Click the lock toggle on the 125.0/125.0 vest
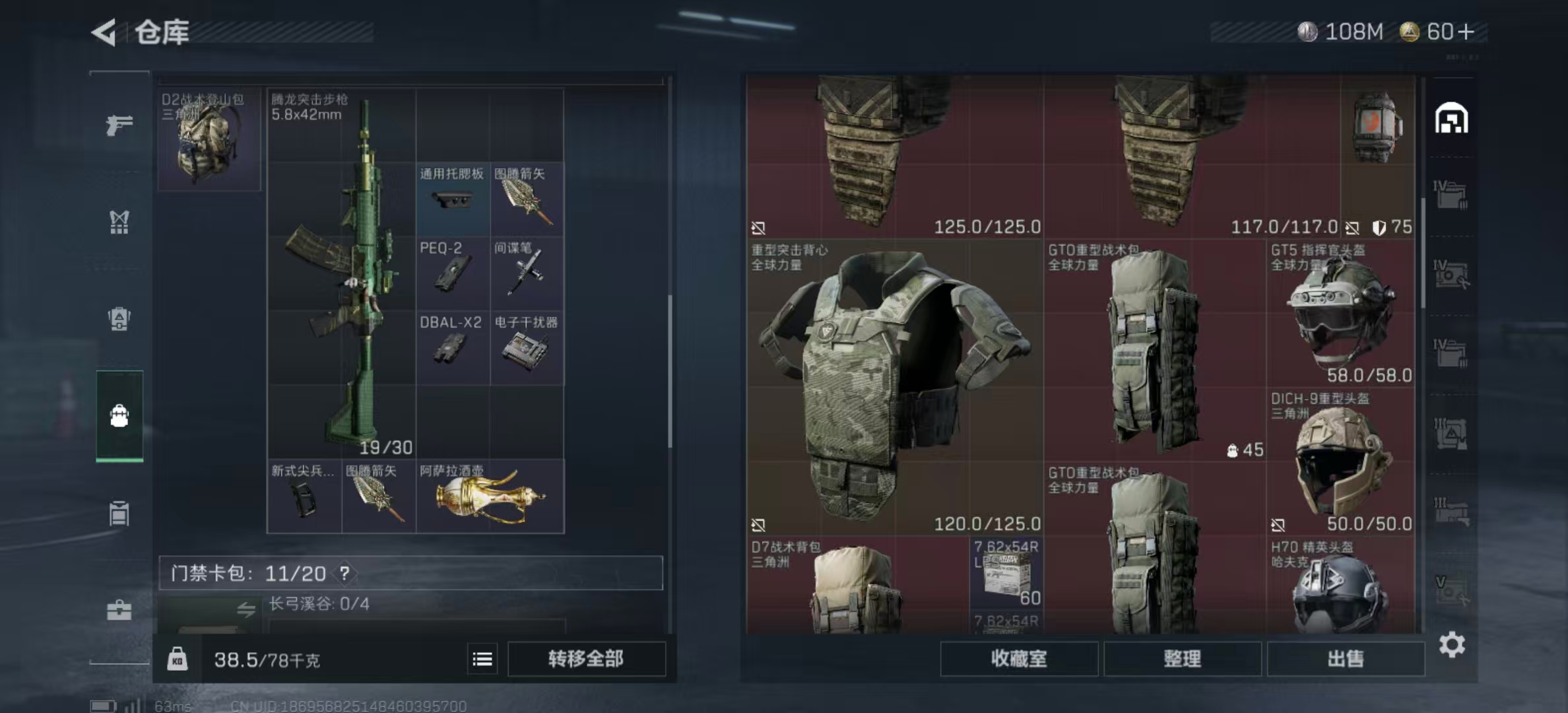The width and height of the screenshot is (1568, 713). tap(758, 227)
